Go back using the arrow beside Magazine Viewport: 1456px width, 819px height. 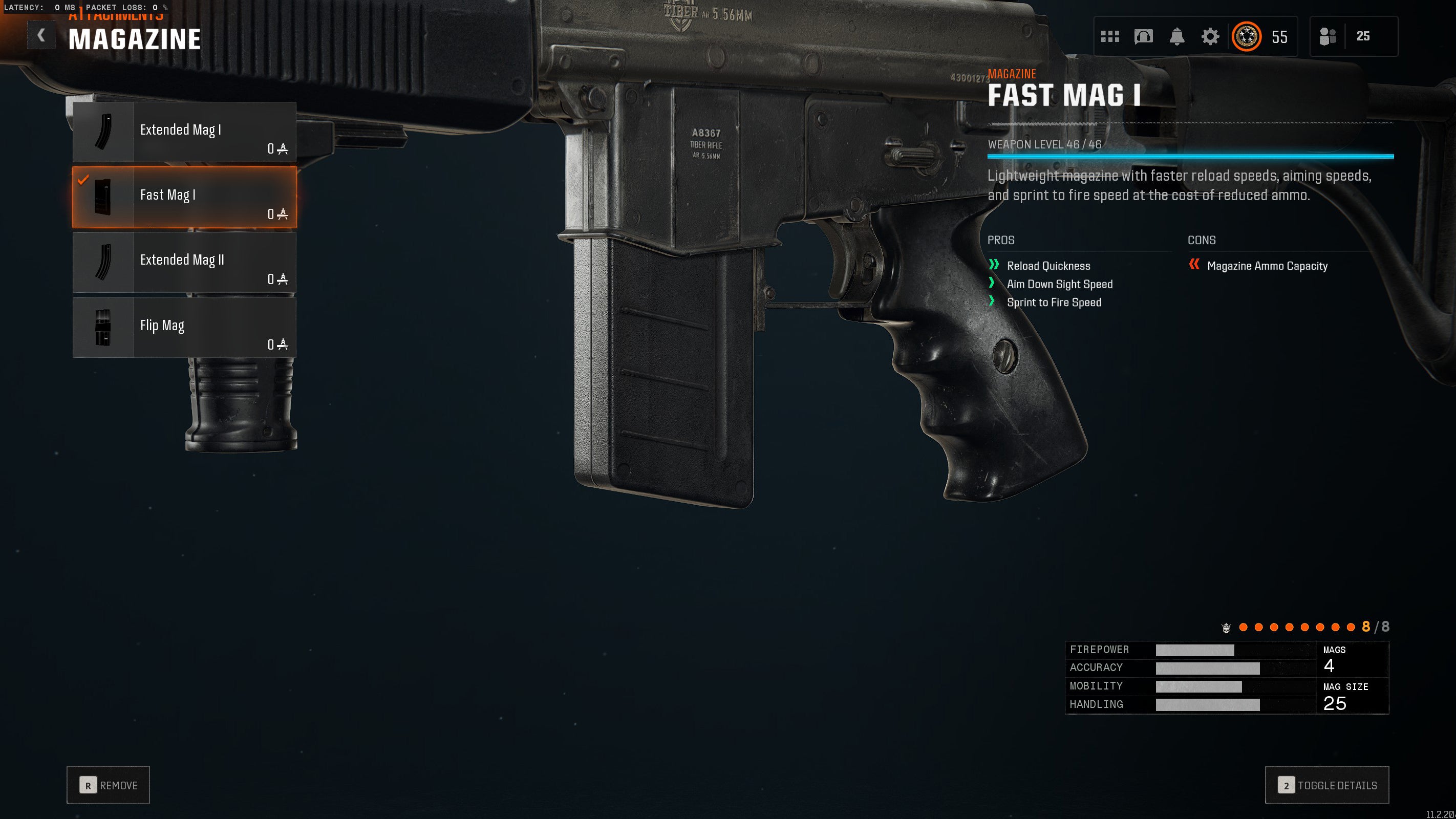coord(41,36)
